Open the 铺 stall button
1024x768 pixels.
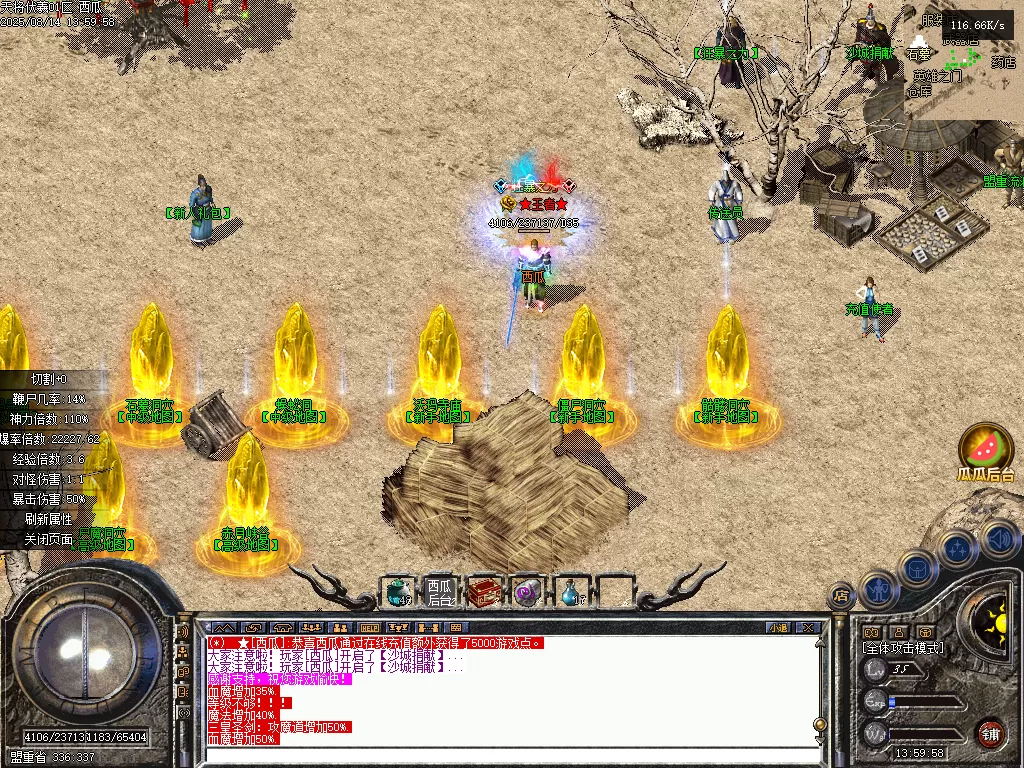click(990, 732)
